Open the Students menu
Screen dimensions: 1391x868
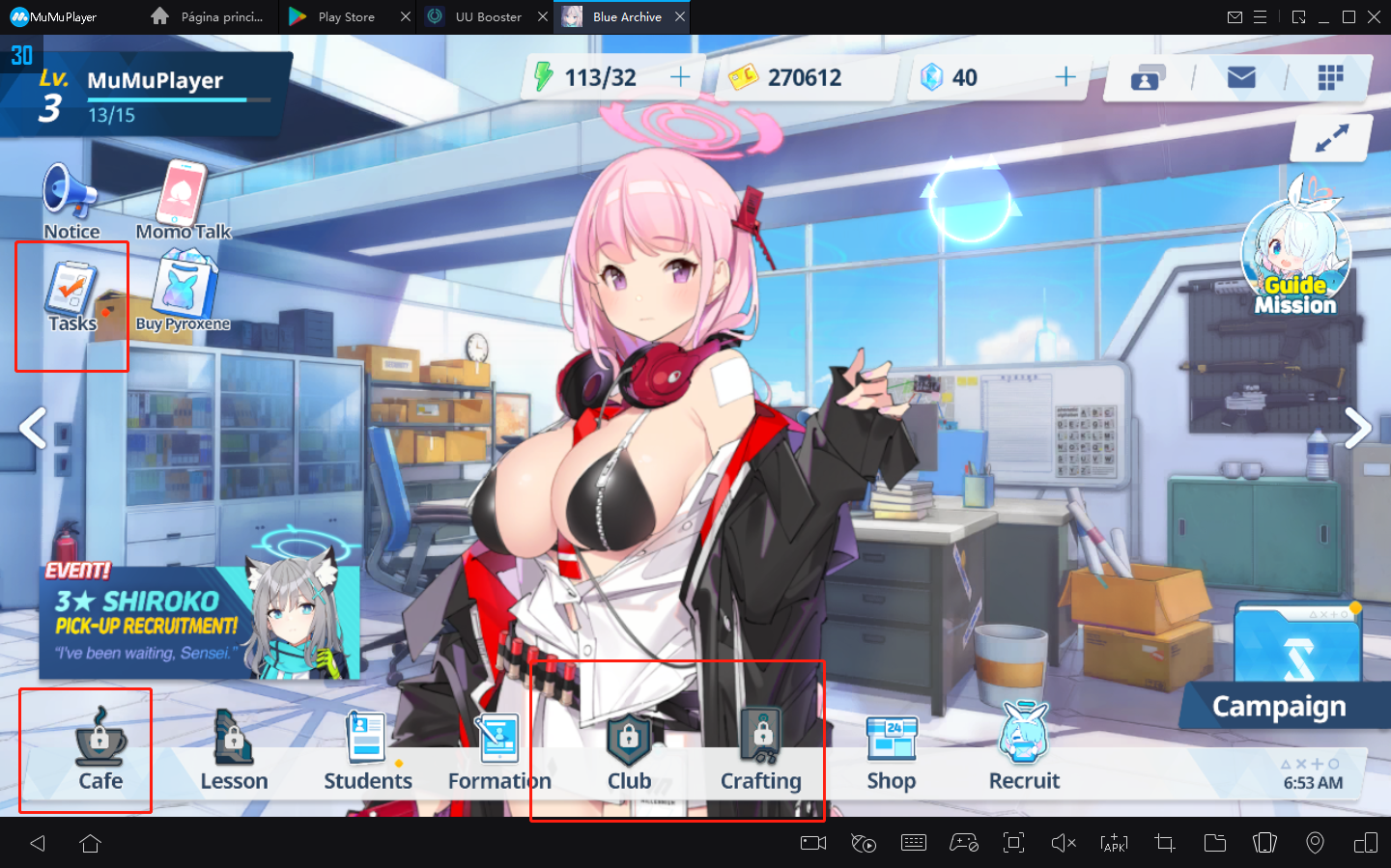click(367, 750)
